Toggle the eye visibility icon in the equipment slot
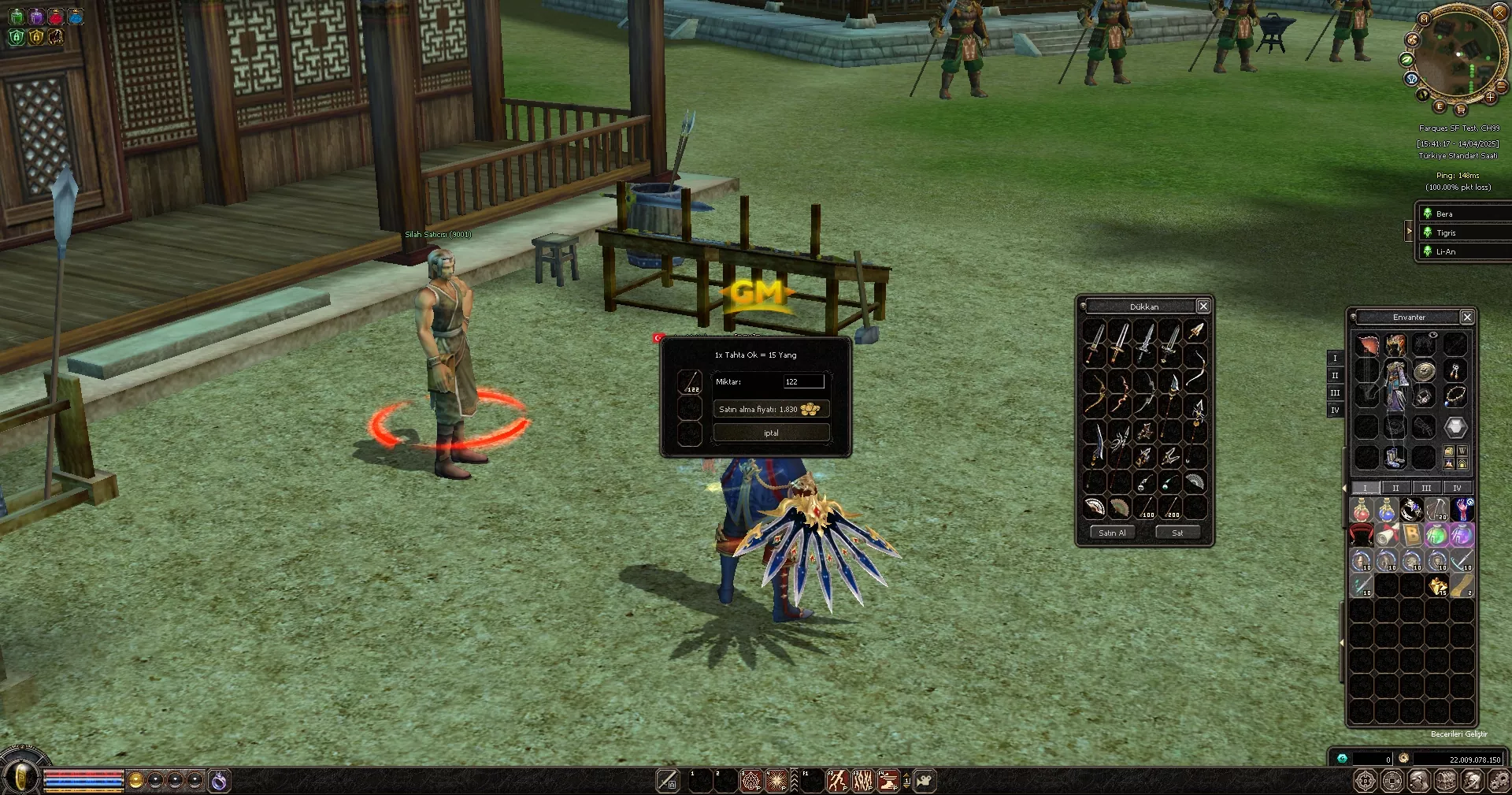 coord(1433,335)
